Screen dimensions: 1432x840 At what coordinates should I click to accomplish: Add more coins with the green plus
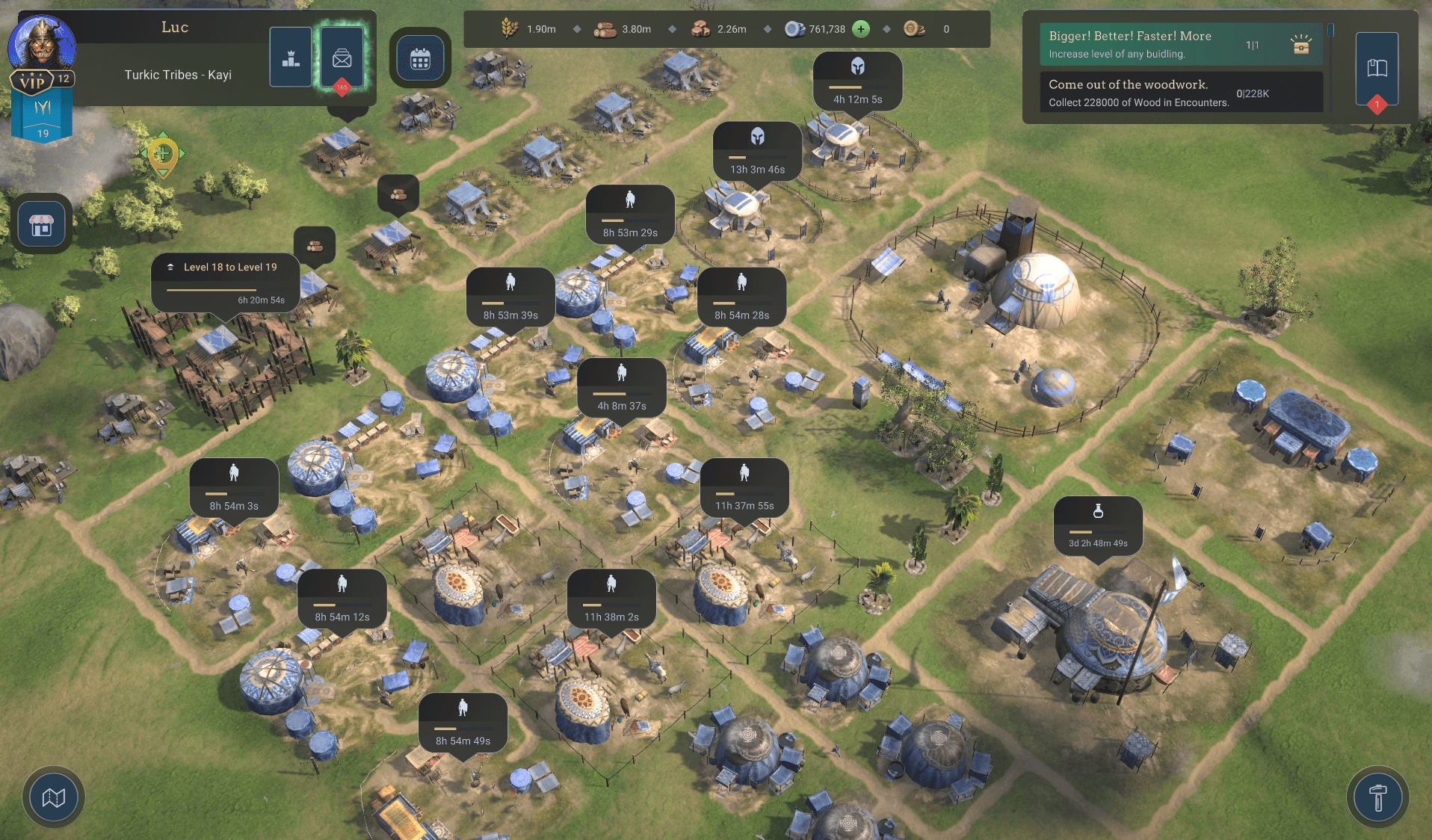[861, 29]
